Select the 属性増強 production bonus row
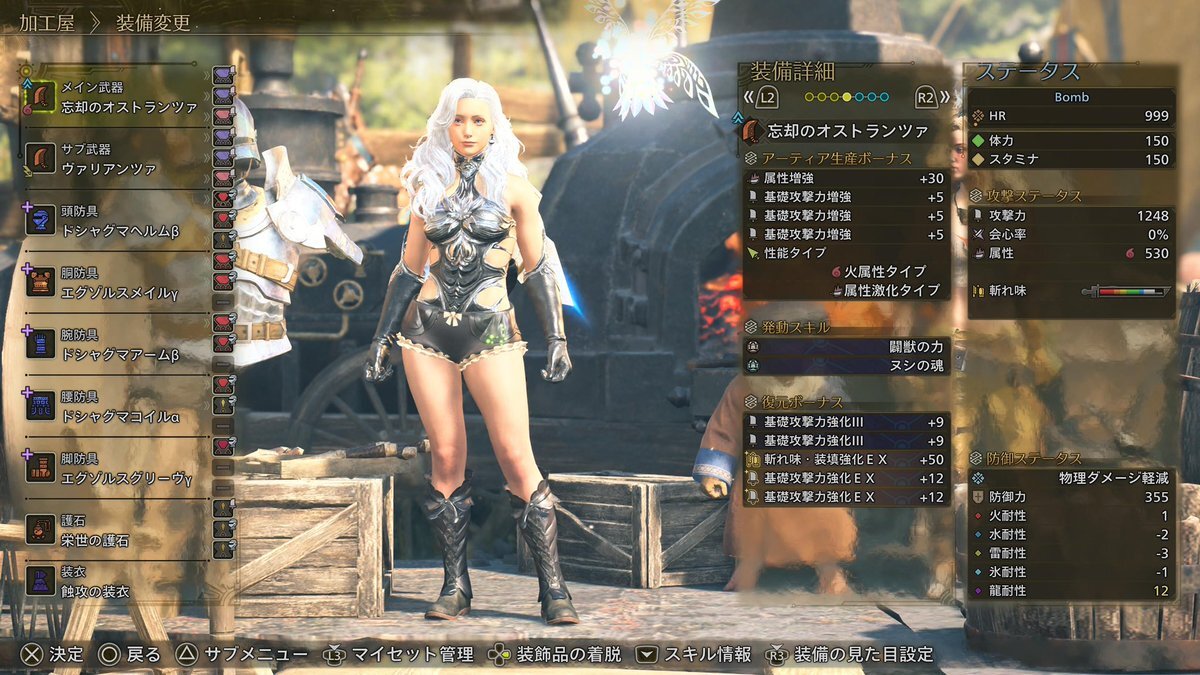This screenshot has height=675, width=1200. (x=846, y=177)
